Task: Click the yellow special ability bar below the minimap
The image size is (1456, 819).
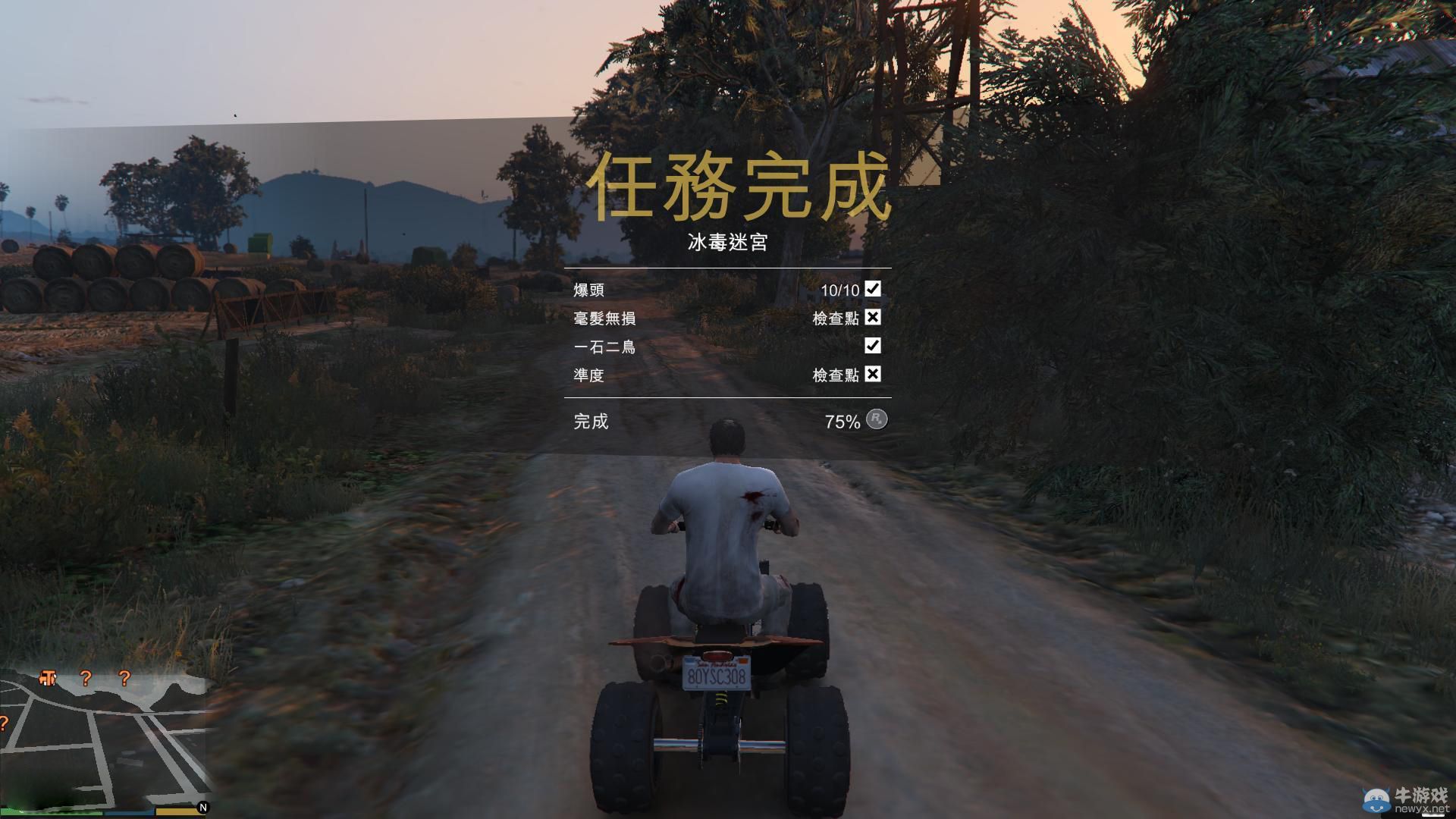Action: point(176,811)
